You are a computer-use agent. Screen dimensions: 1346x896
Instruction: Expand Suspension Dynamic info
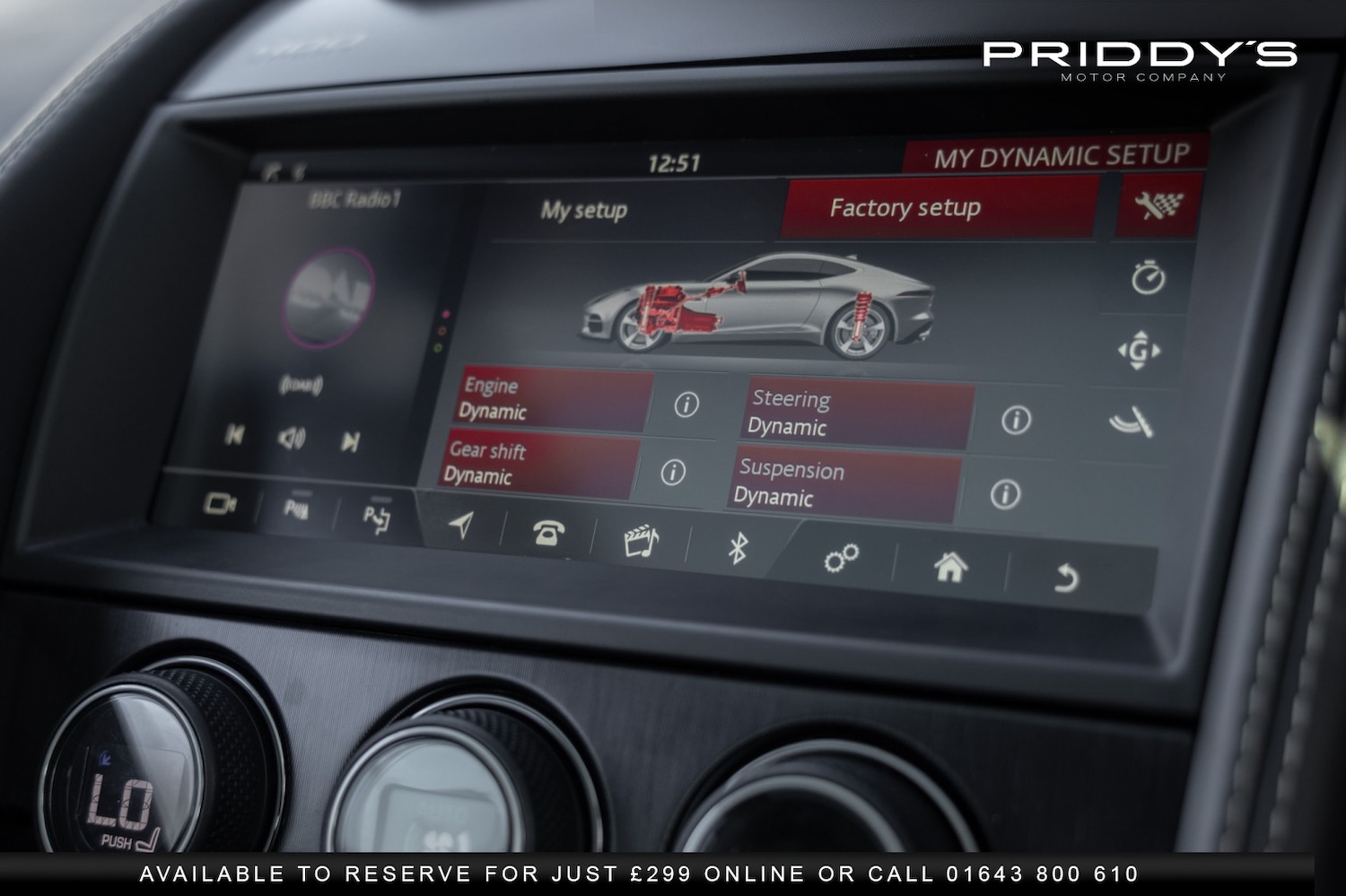click(x=1007, y=492)
